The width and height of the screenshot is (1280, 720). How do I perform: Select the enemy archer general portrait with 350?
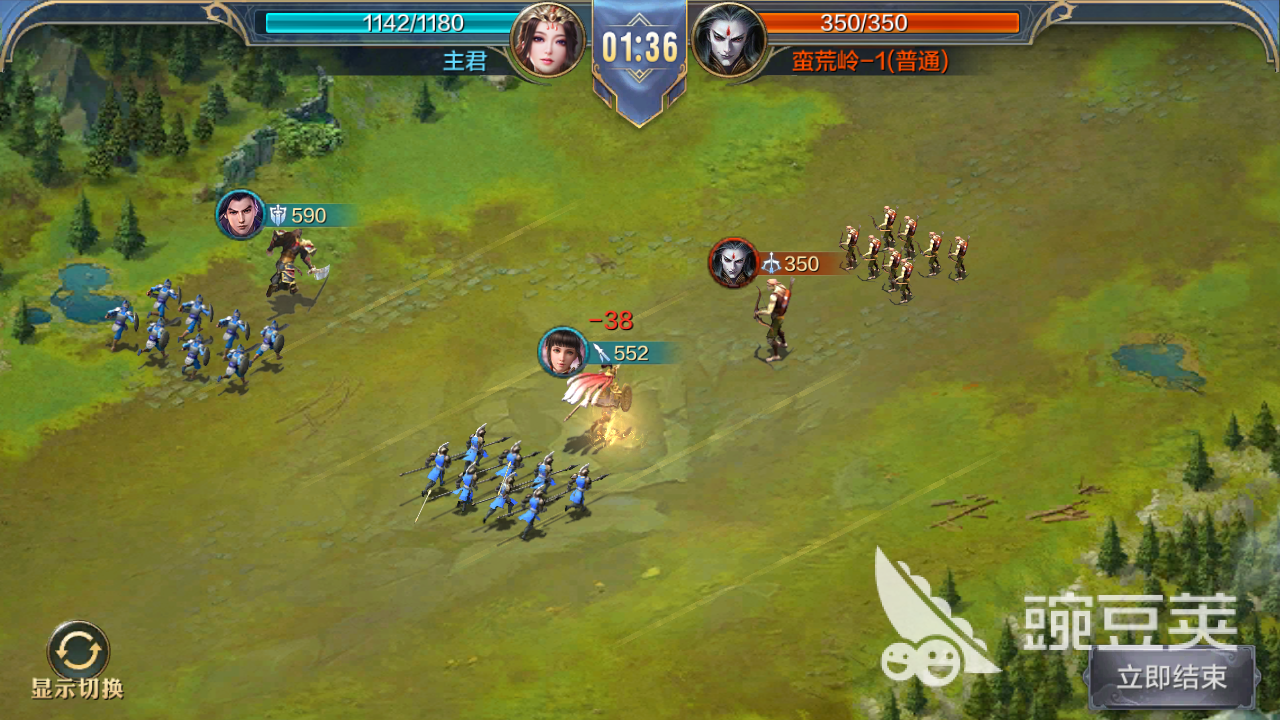(x=734, y=263)
